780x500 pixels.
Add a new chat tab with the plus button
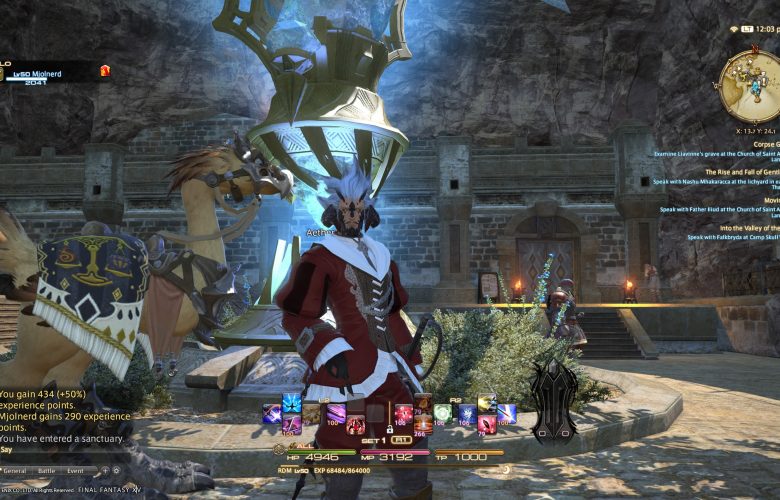coord(103,470)
